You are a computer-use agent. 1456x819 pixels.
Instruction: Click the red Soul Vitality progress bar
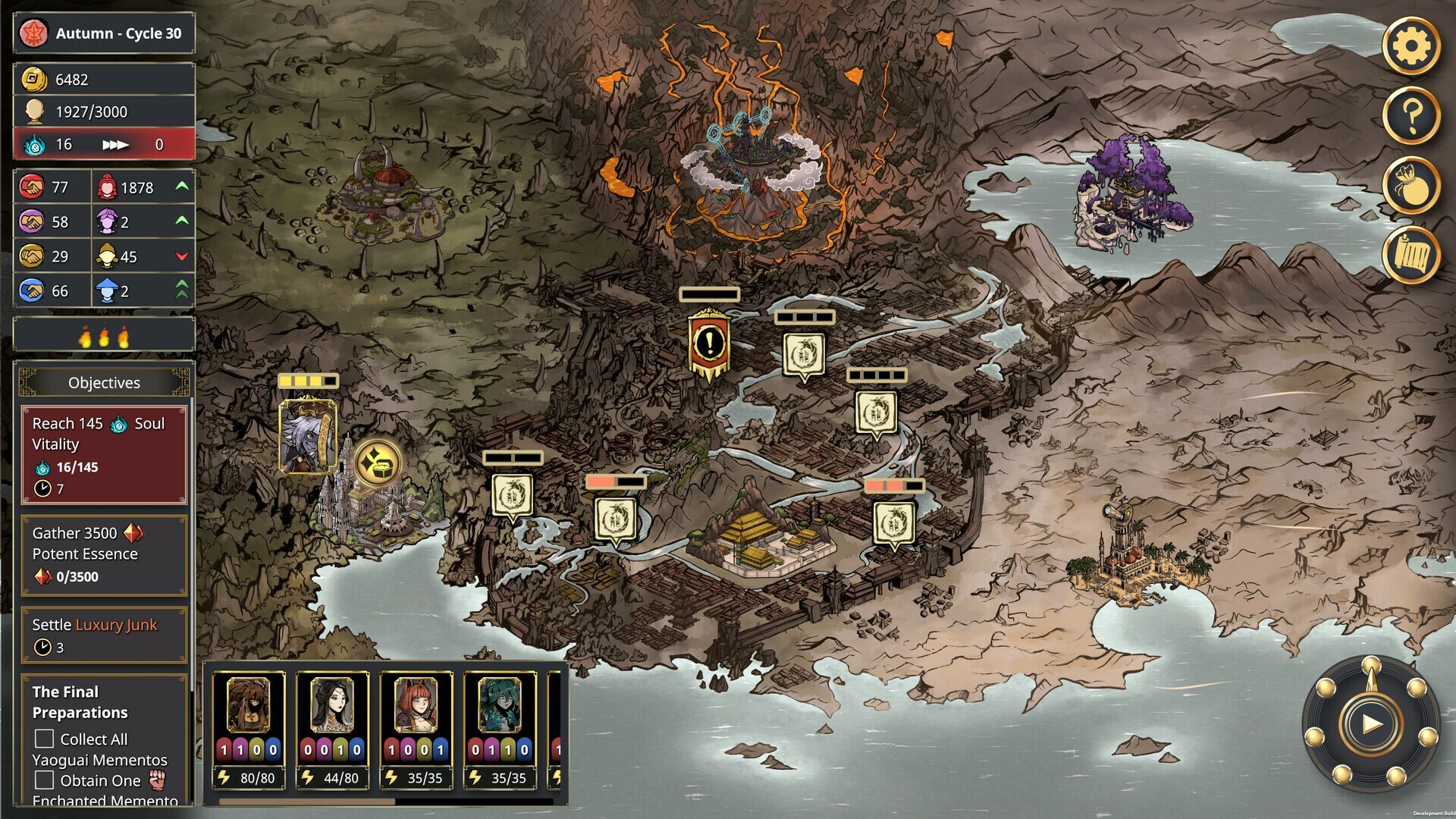coord(104,144)
